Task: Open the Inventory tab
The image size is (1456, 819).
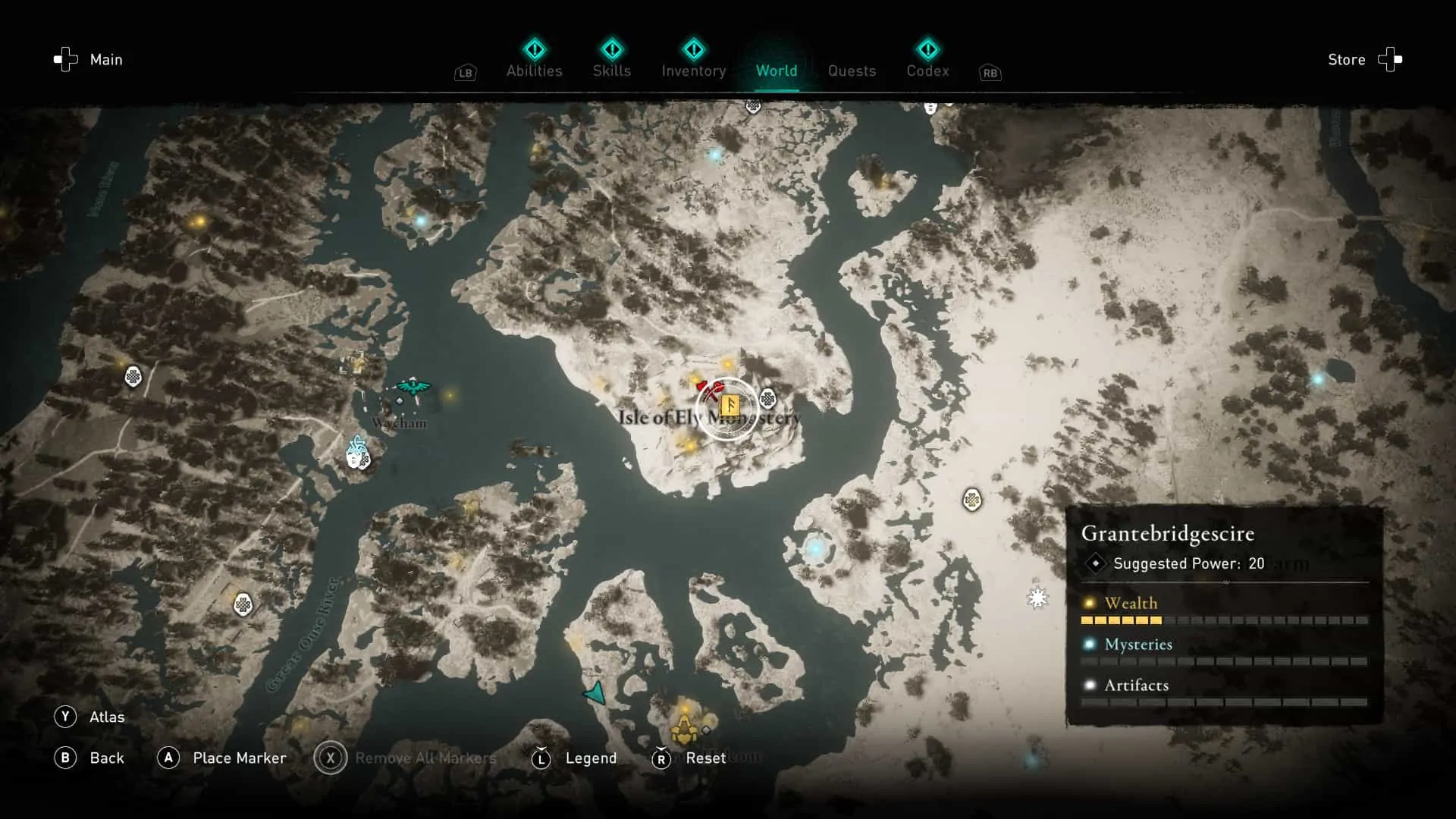Action: pos(693,71)
